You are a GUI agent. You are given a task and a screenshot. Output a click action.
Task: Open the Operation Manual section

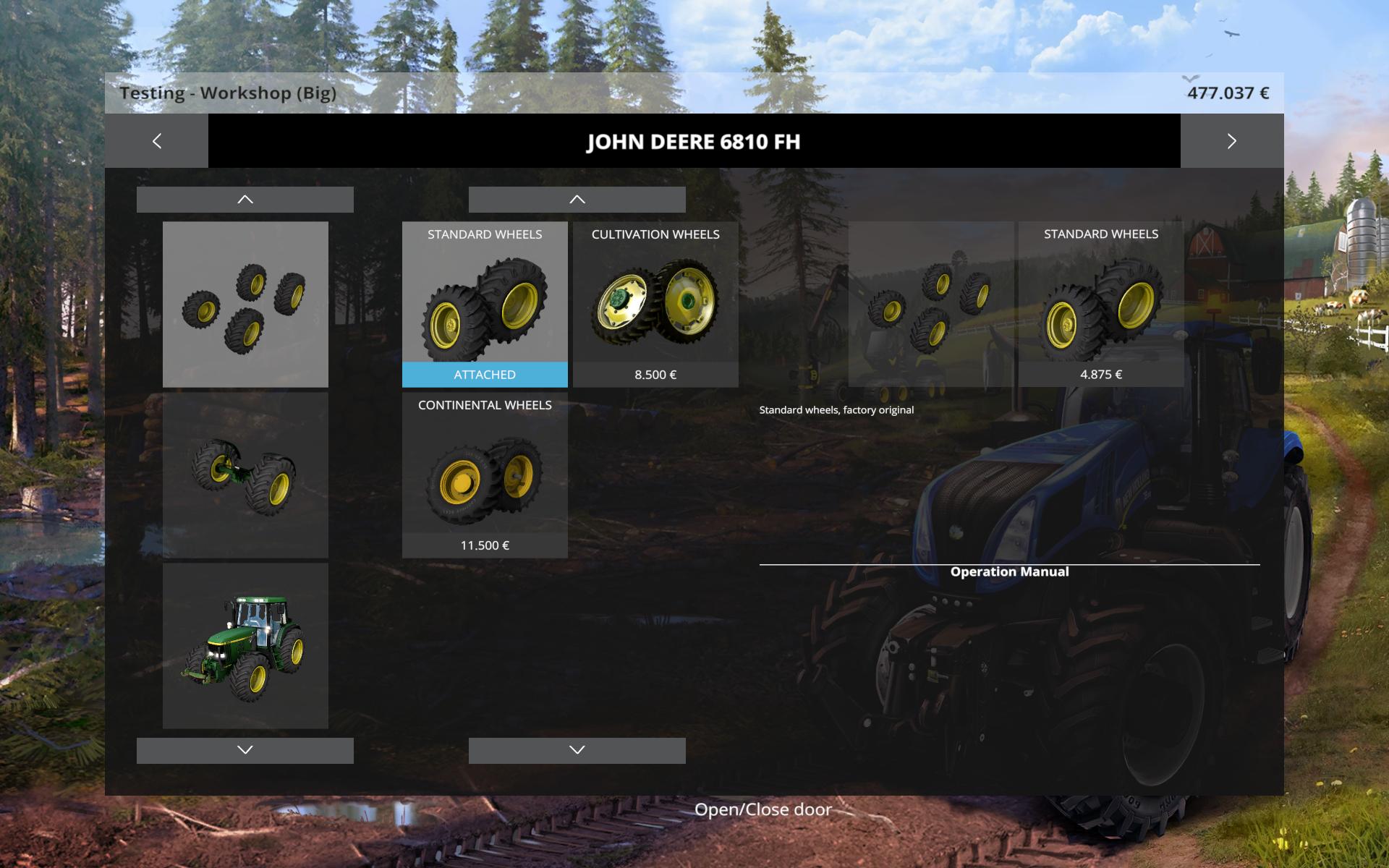1009,571
